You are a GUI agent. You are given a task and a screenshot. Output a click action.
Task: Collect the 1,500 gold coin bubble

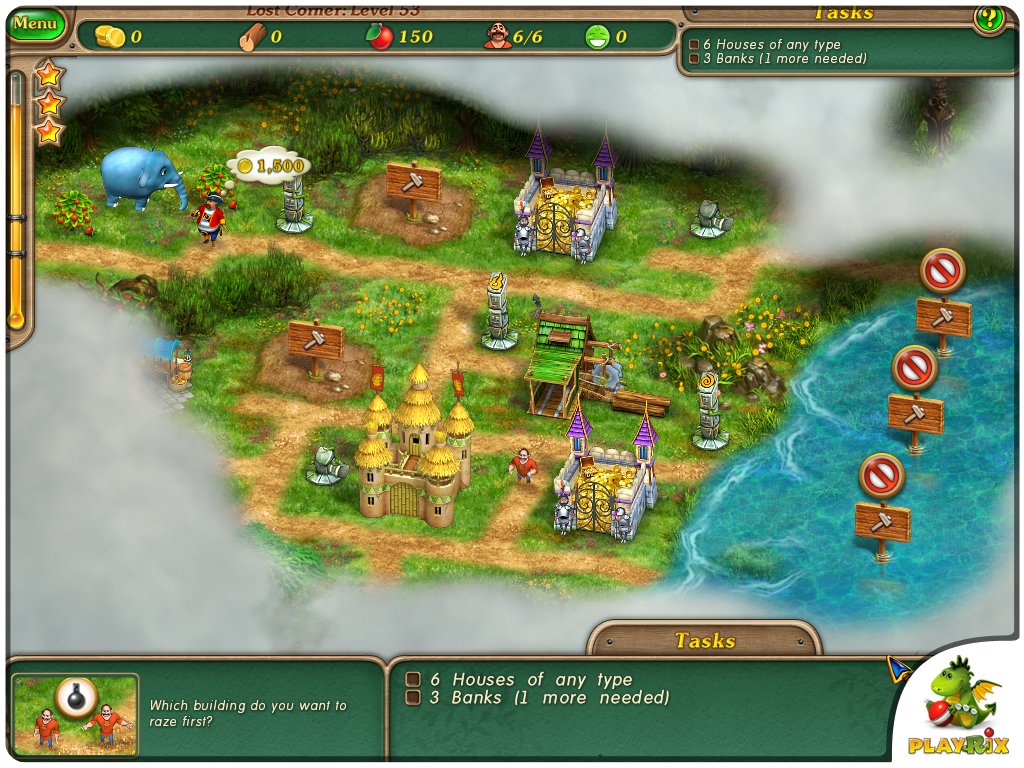pos(269,165)
